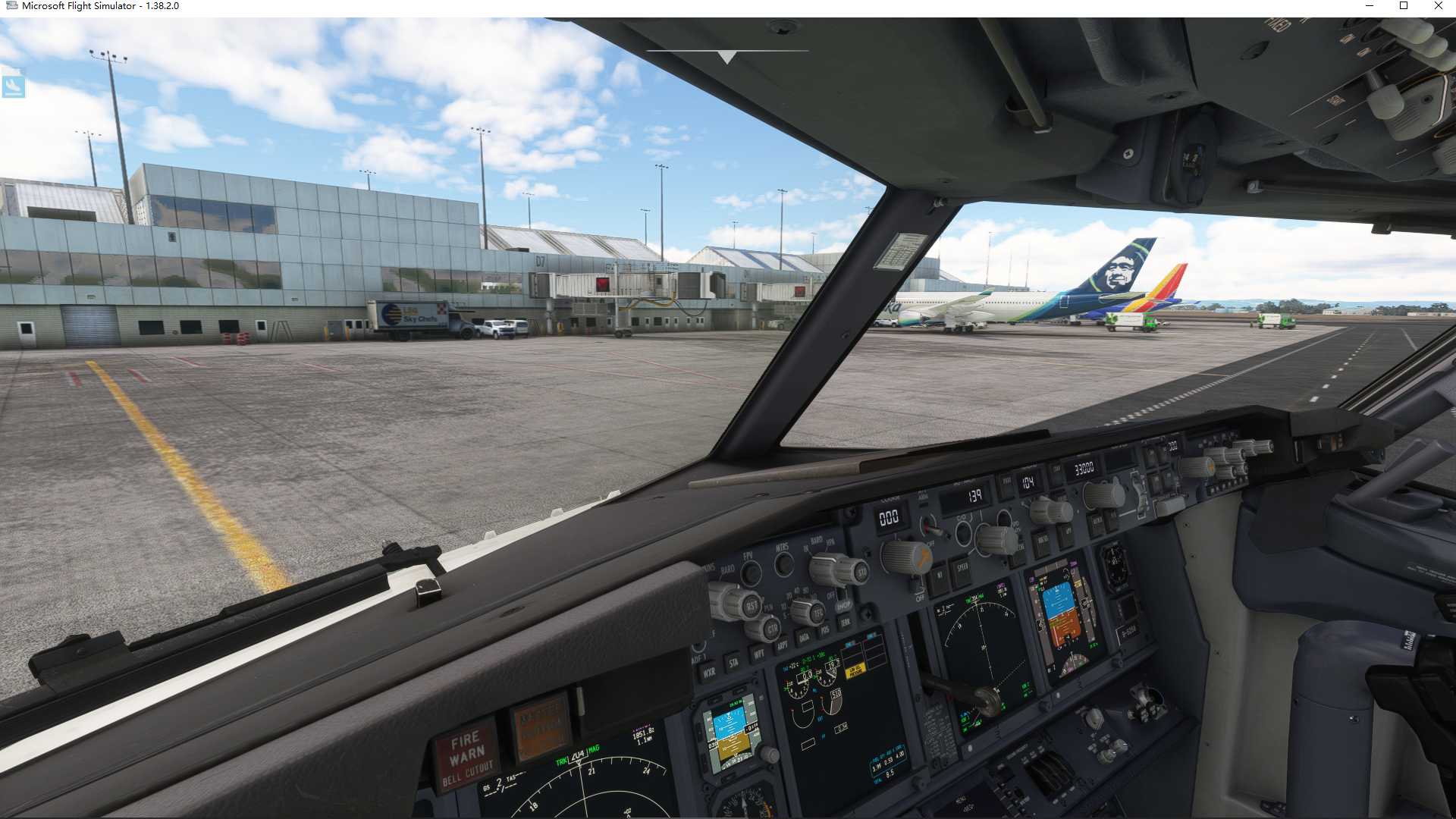1456x819 pixels.
Task: Expand the top-center in-game toolbar handle
Action: pyautogui.click(x=726, y=55)
